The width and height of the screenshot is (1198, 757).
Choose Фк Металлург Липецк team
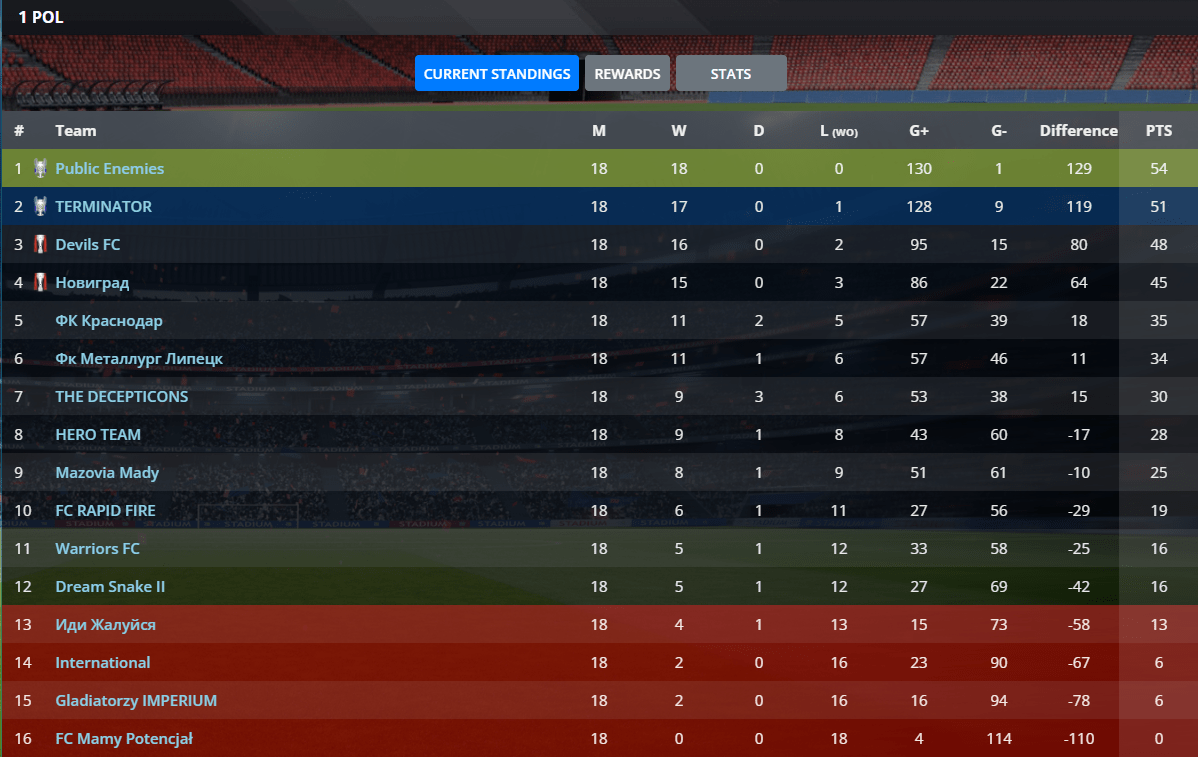click(x=139, y=359)
